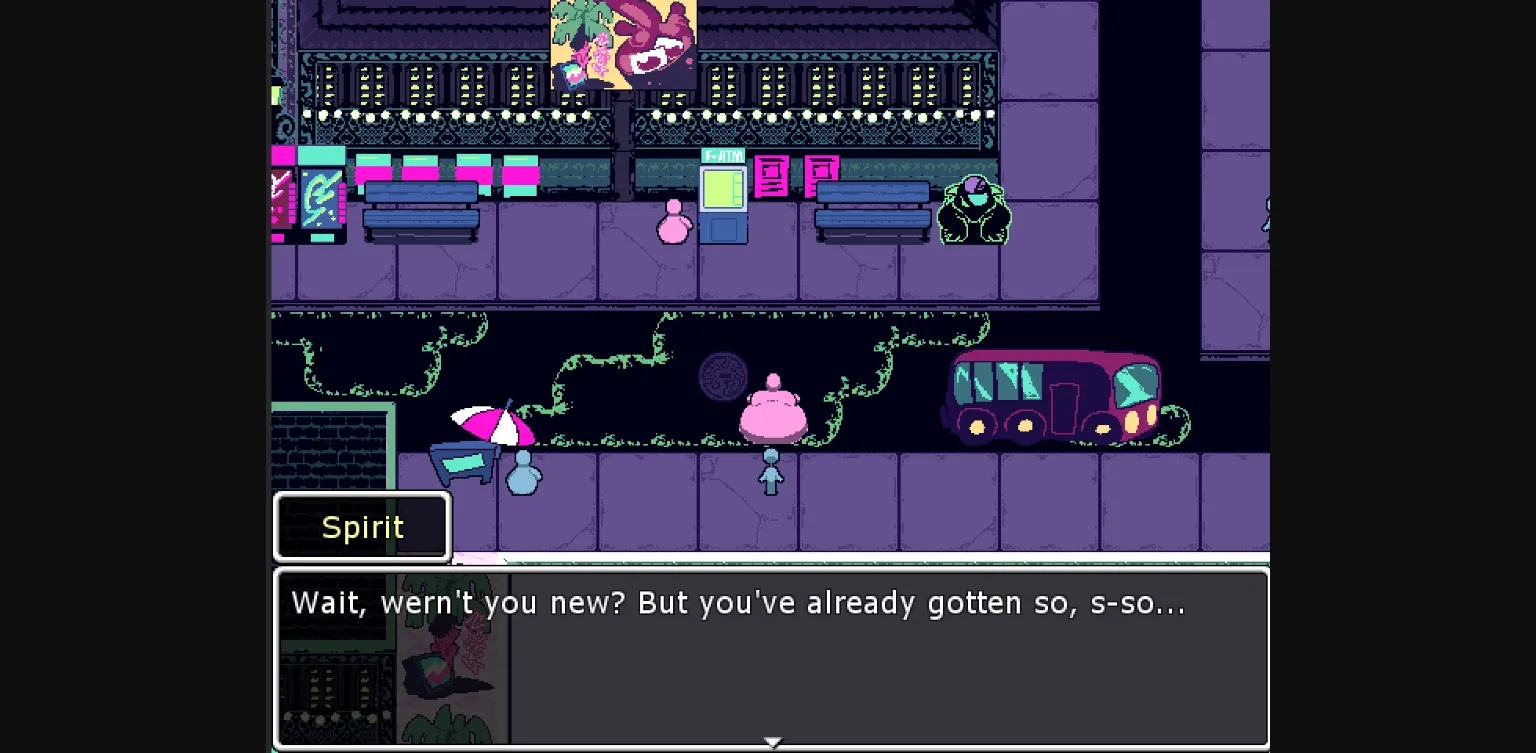
Task: Click the character poster above the rooftop
Action: (x=622, y=45)
